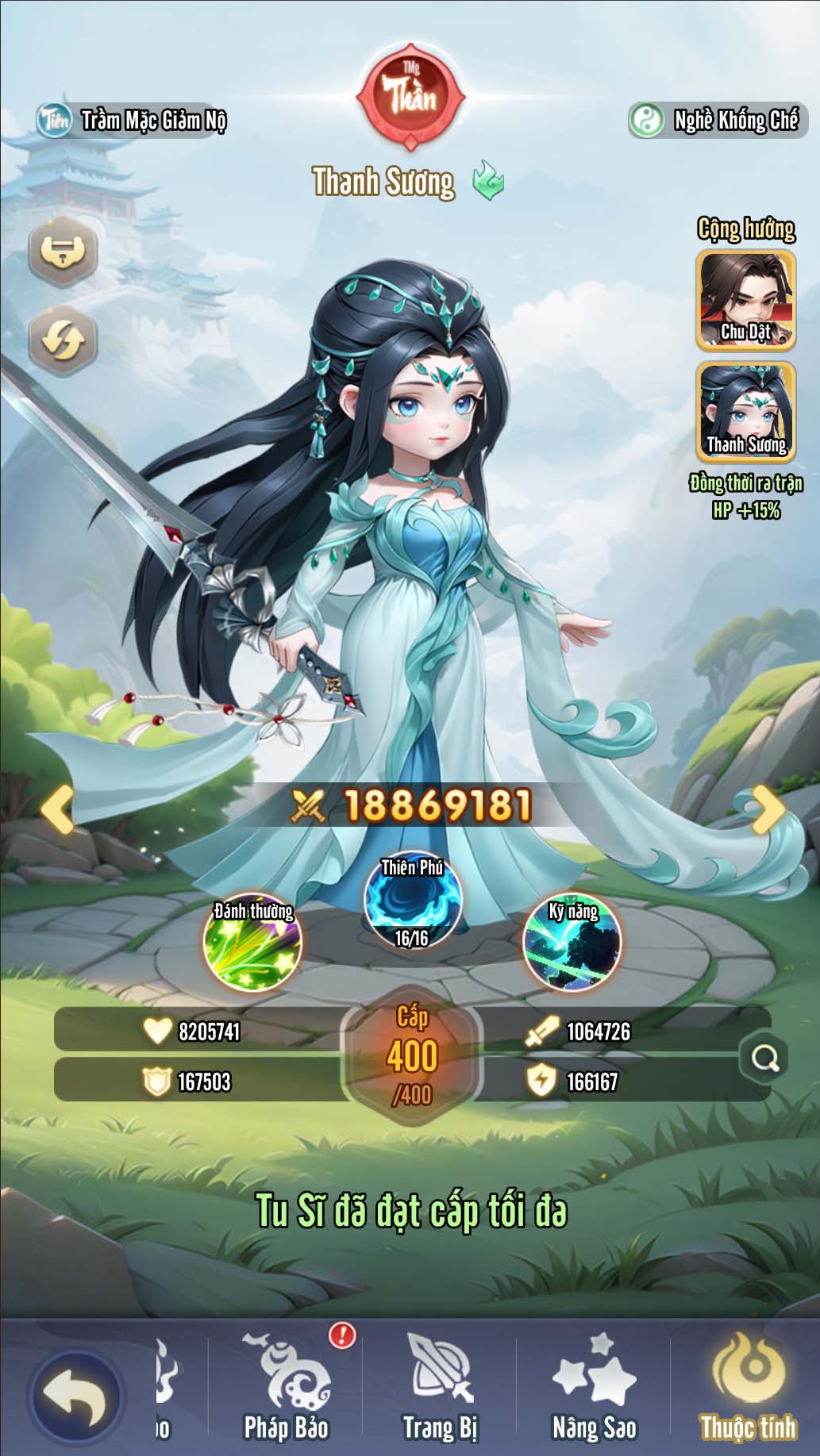Show detailed stats with magnifier button

point(764,1058)
